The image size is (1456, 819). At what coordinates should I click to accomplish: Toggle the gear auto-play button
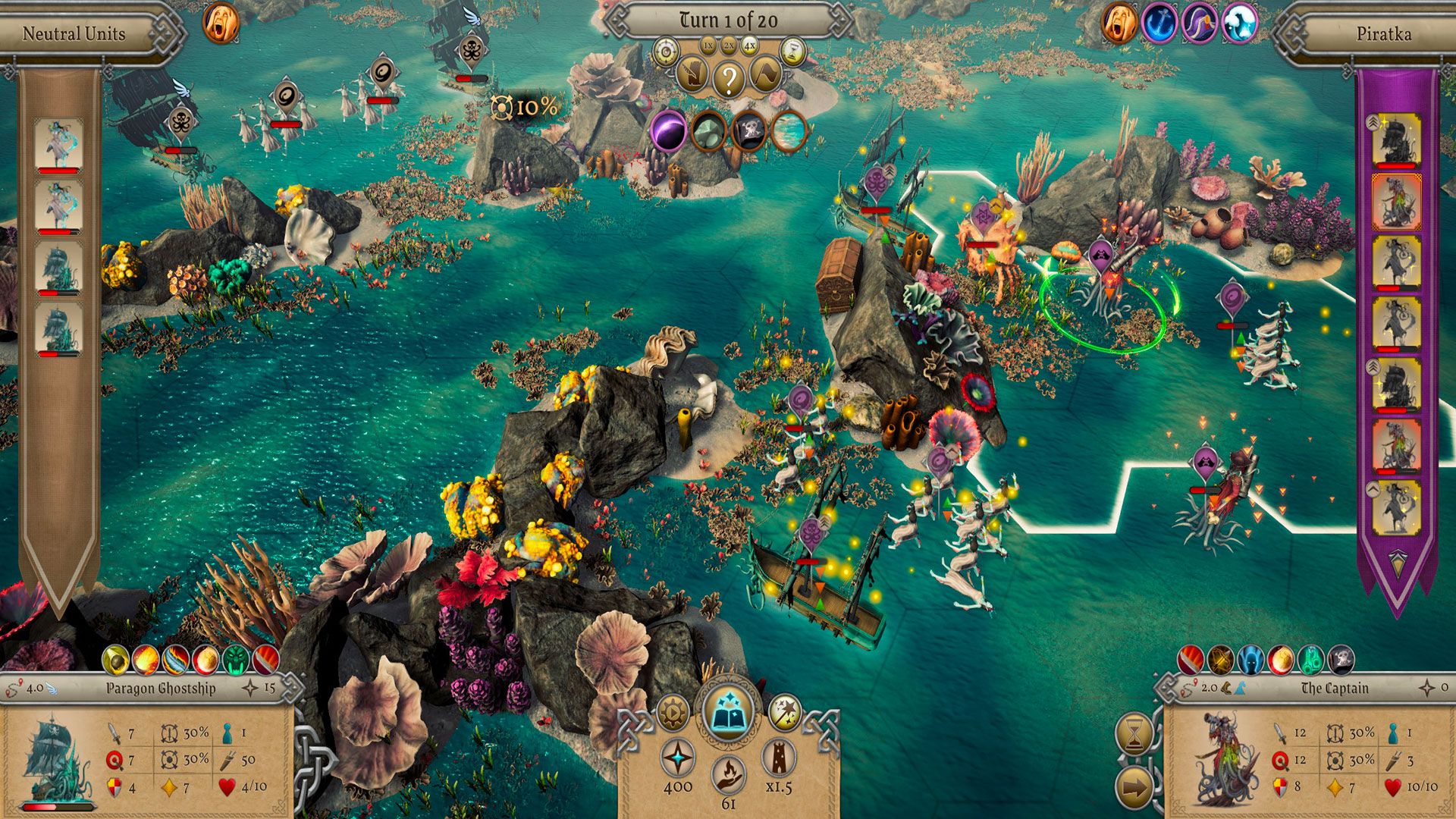coord(673,713)
